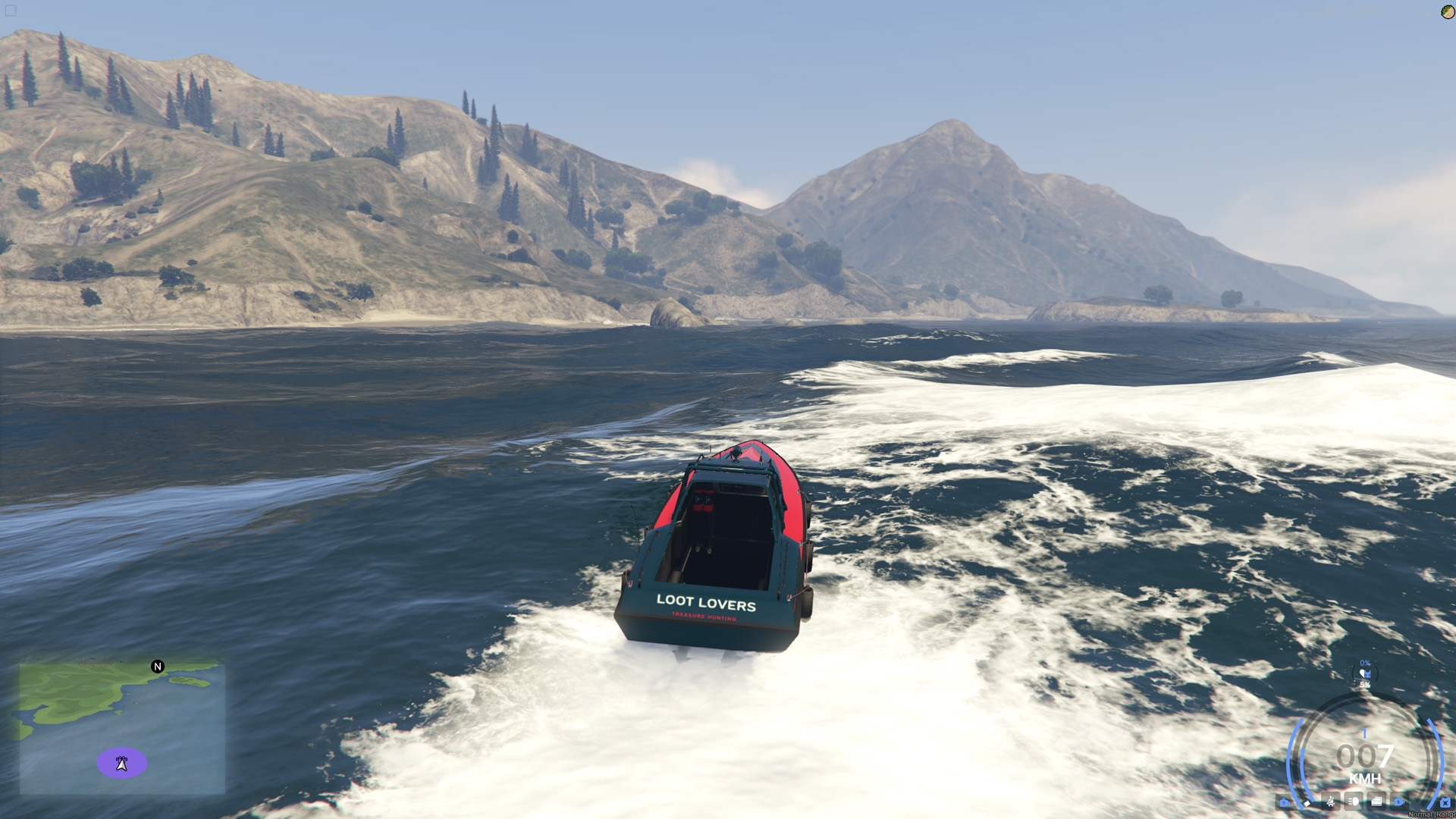Click the player arrow blip on minimap
The image size is (1456, 819).
121,763
